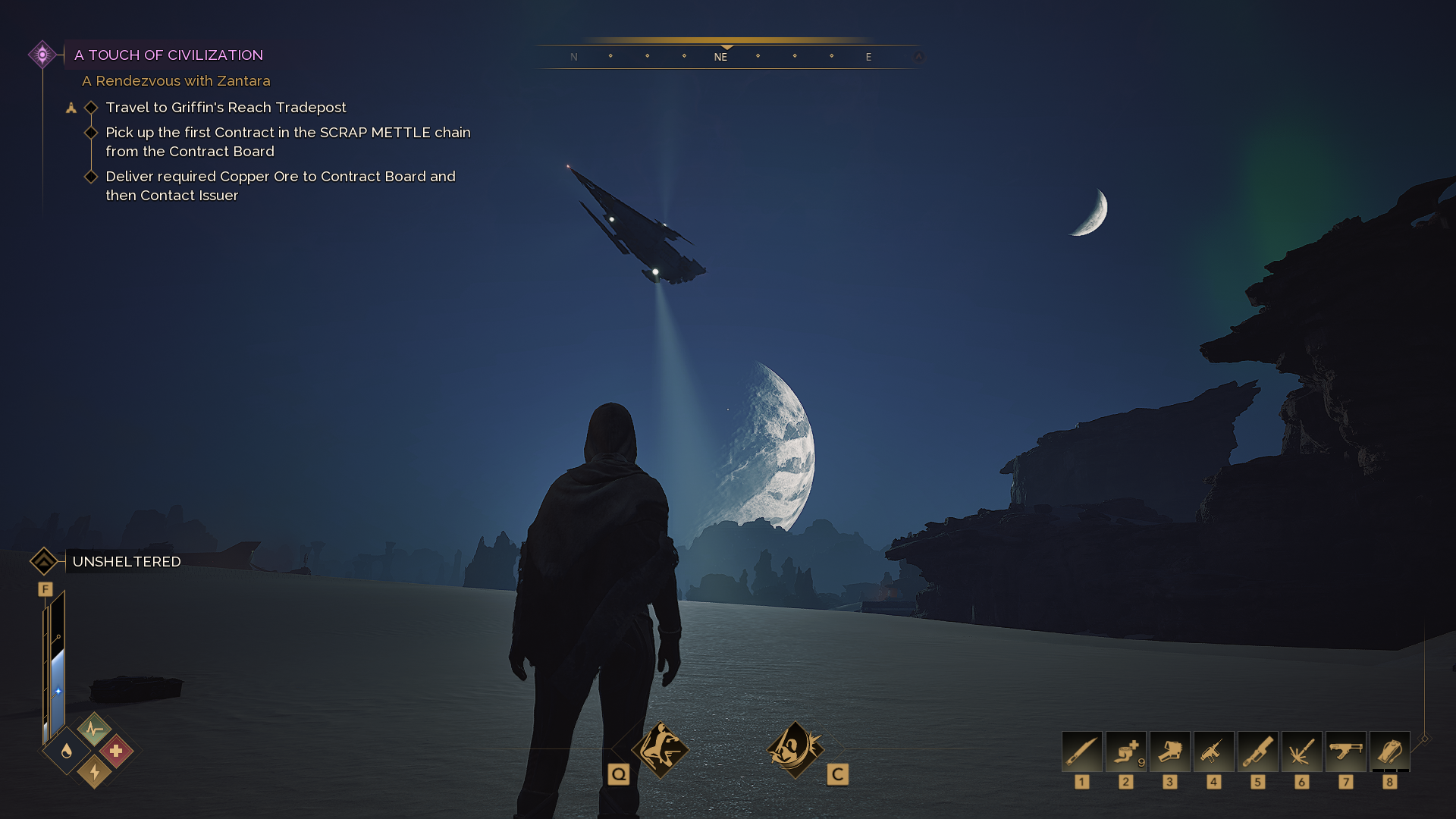Viewport: 1456px width, 819px height.
Task: Use the bandage stack in the hotbar
Action: 1126,752
